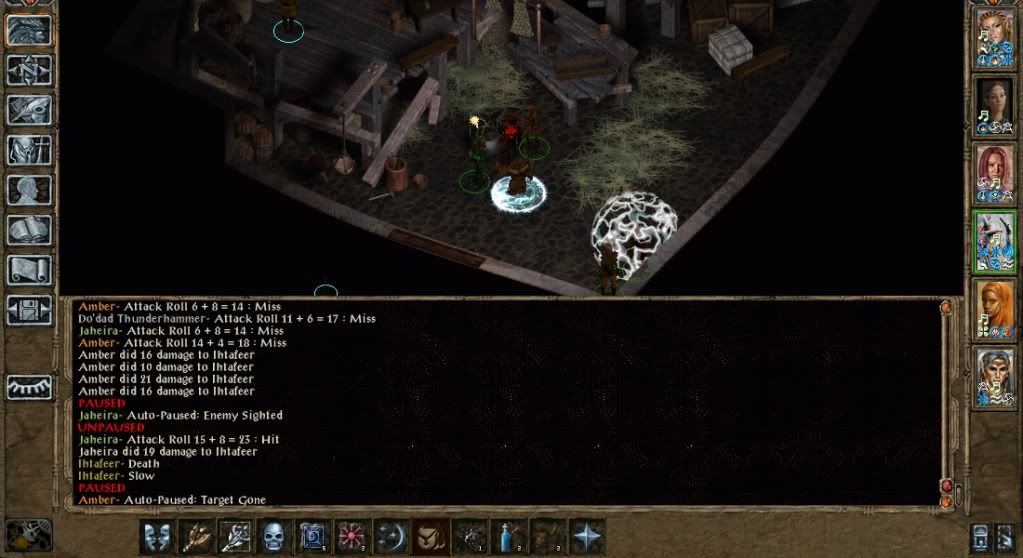Image resolution: width=1023 pixels, height=558 pixels.
Task: Click the skull icon in the action bar
Action: pos(274,537)
